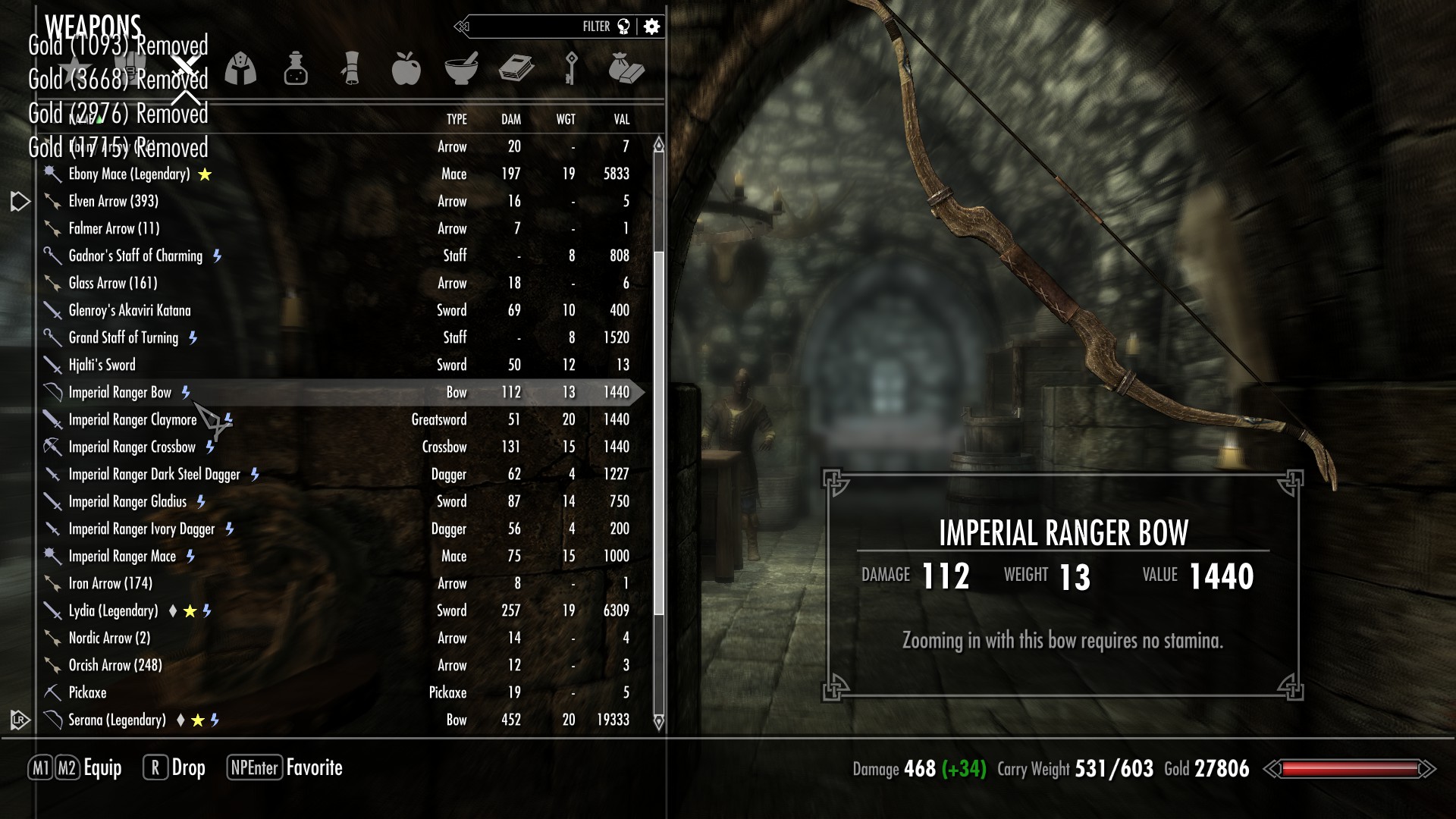This screenshot has height=819, width=1456.
Task: Pick Glenroy's Akaviri Katana entry
Action: tap(130, 311)
